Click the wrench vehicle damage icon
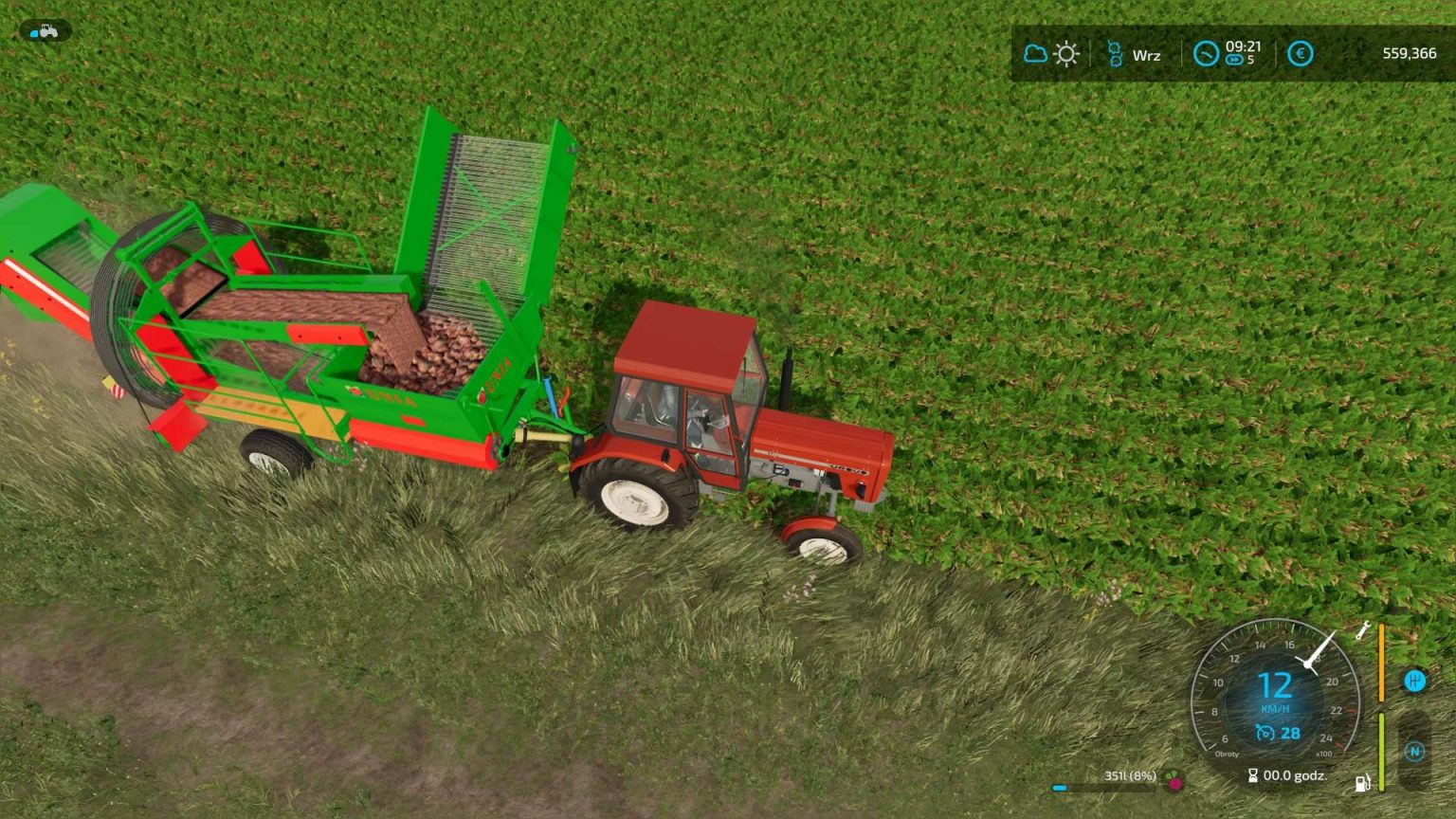This screenshot has height=819, width=1456. click(1363, 631)
